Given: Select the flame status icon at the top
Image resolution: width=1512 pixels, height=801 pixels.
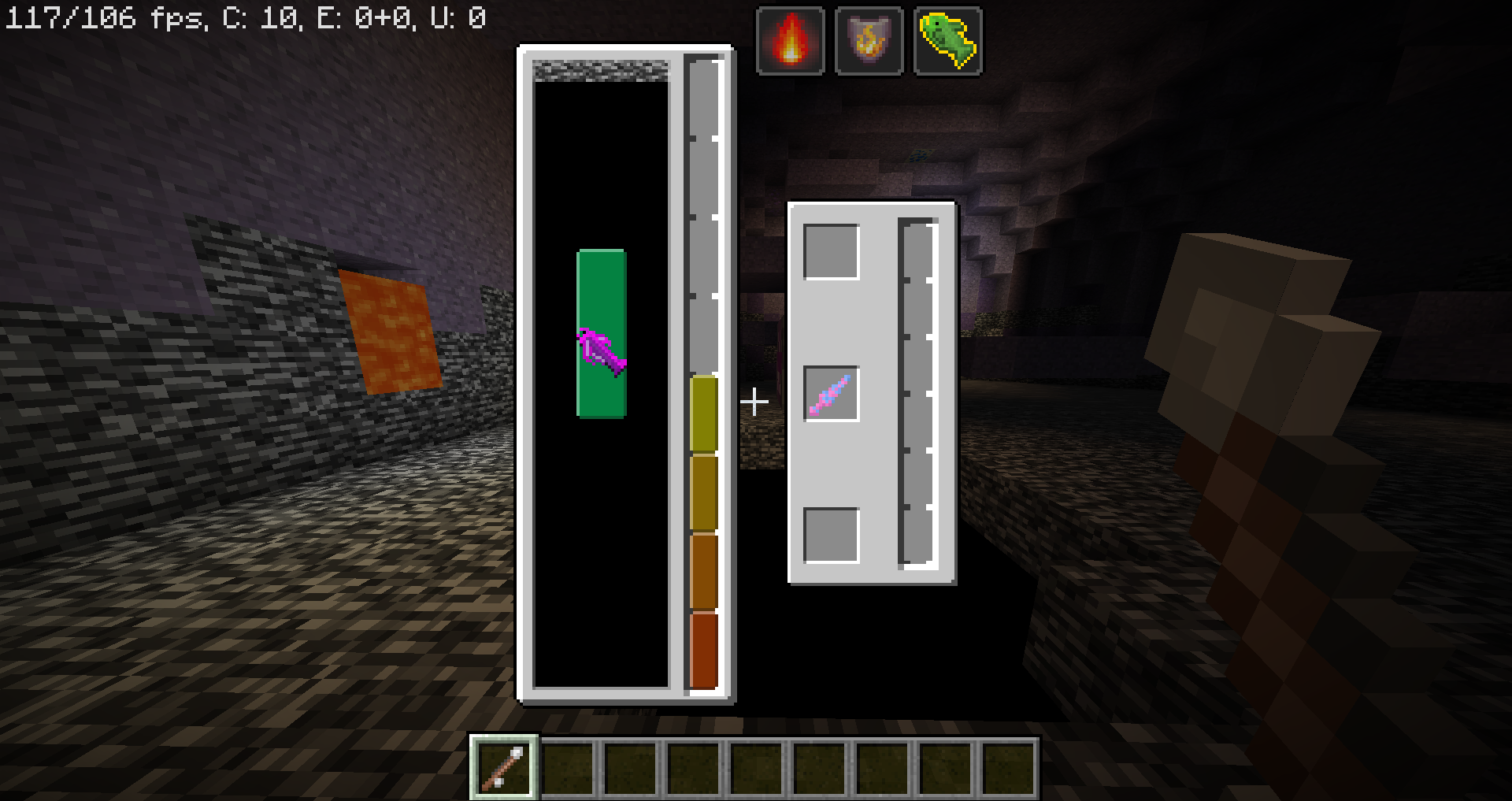Looking at the screenshot, I should point(790,38).
